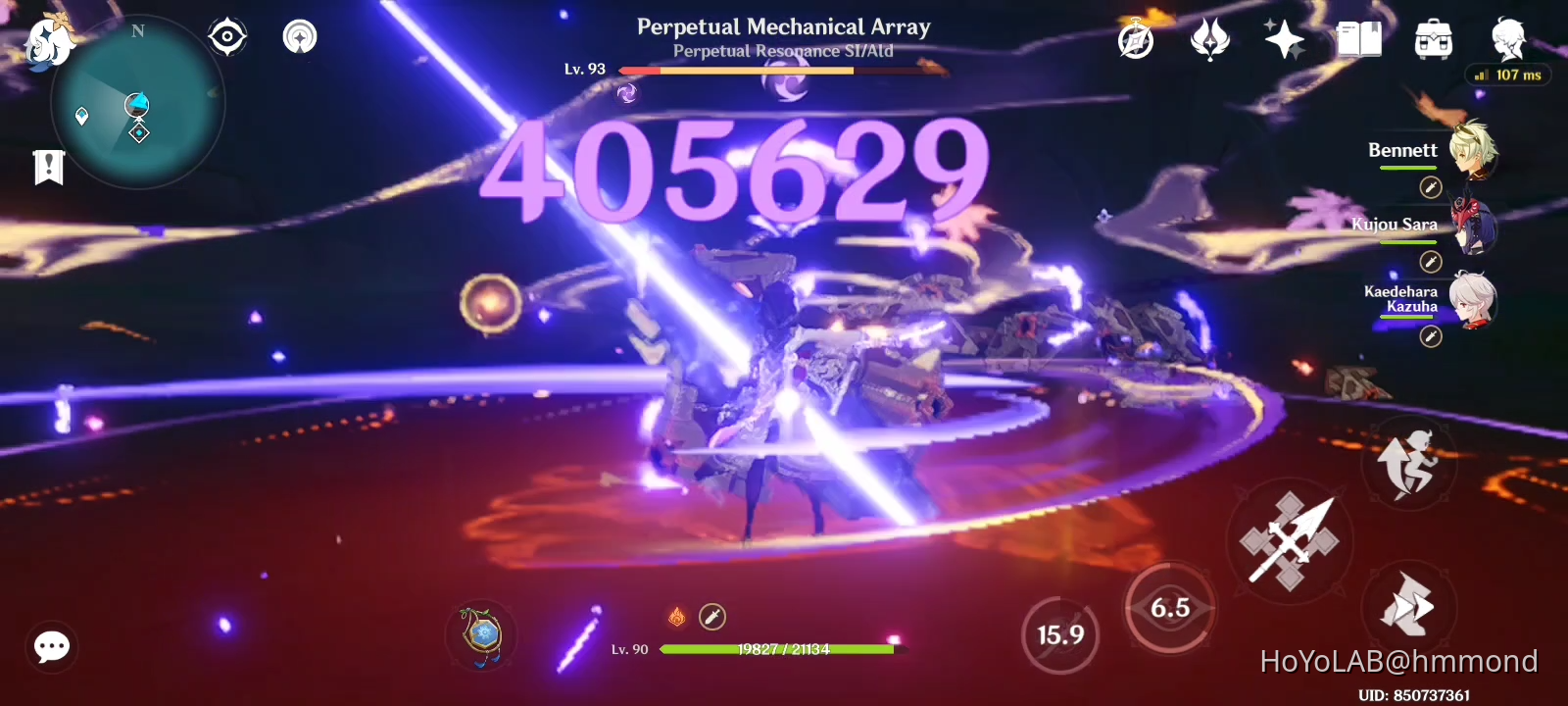The image size is (1568, 706).
Task: Open the Adventurer Handbook book icon
Action: pyautogui.click(x=1360, y=39)
